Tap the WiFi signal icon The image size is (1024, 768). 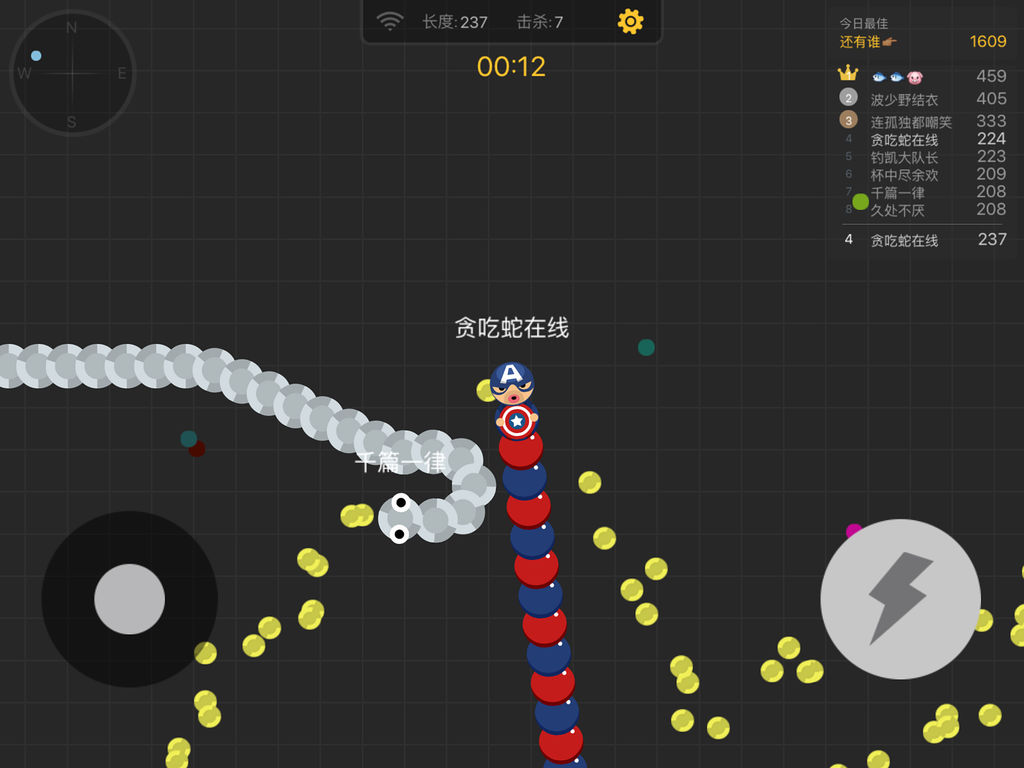coord(390,22)
